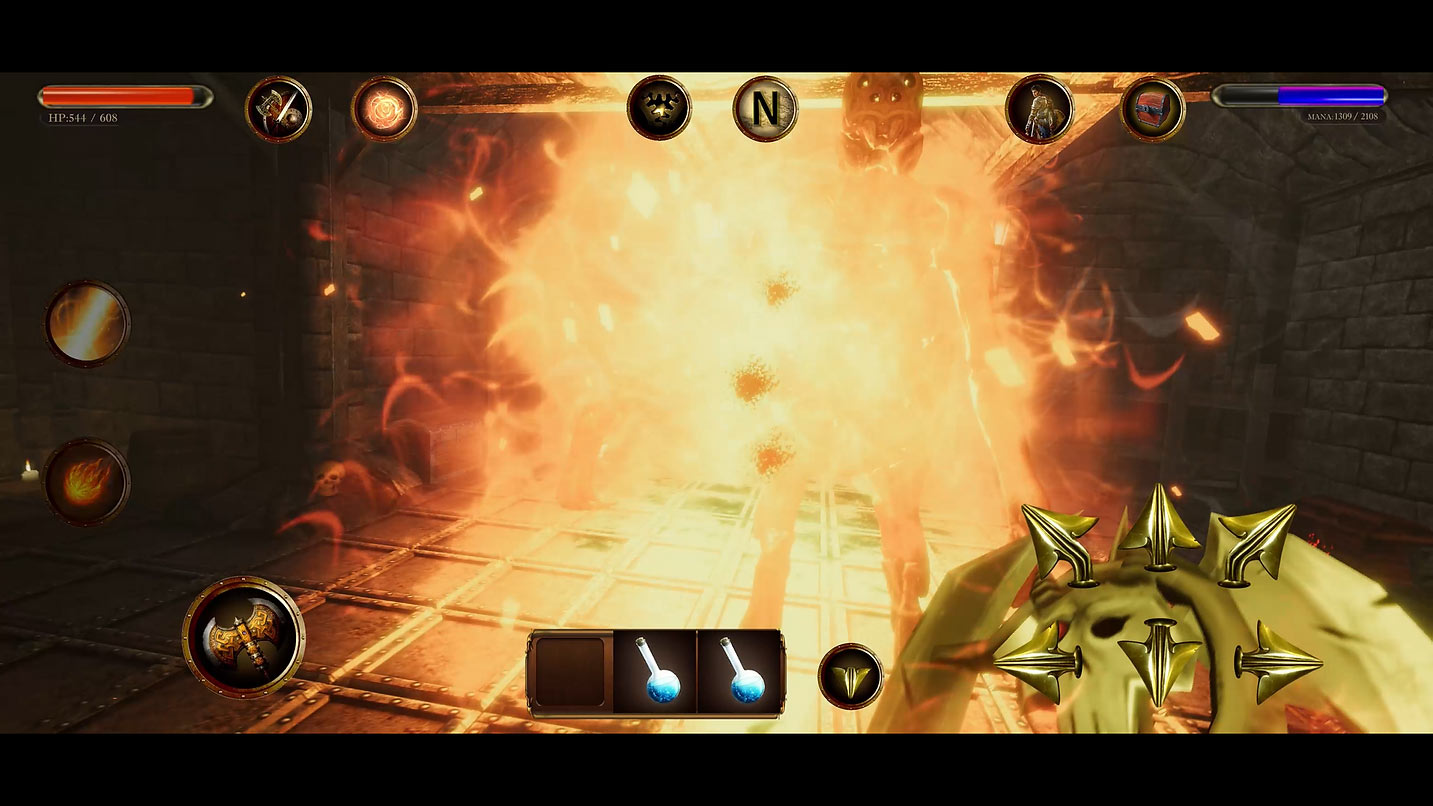Click the N compass button

(765, 109)
